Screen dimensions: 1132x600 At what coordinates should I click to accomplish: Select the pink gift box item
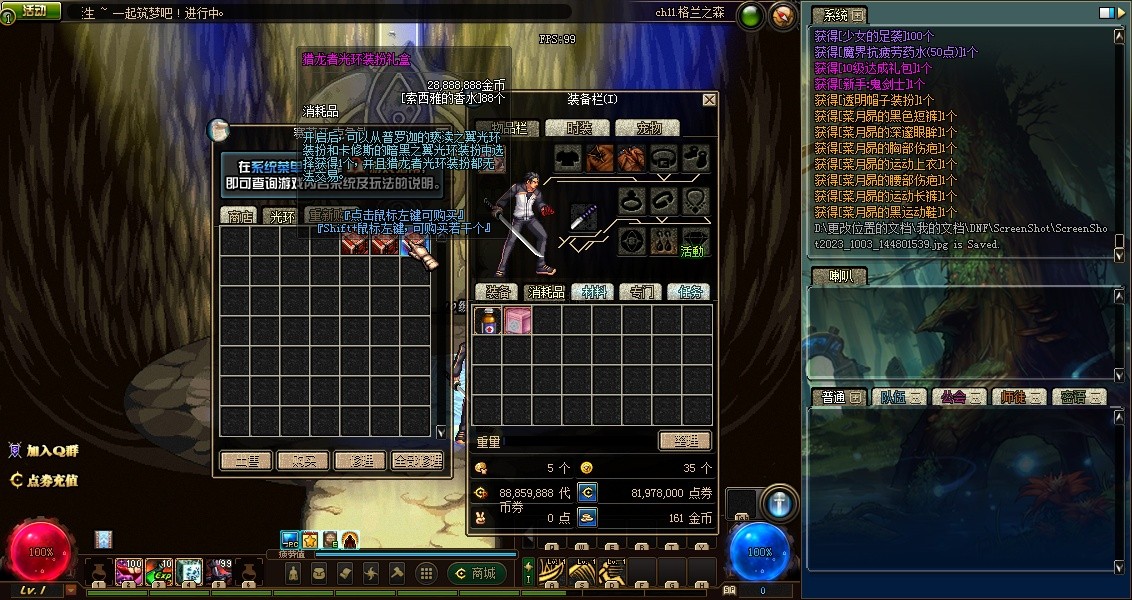pyautogui.click(x=517, y=320)
